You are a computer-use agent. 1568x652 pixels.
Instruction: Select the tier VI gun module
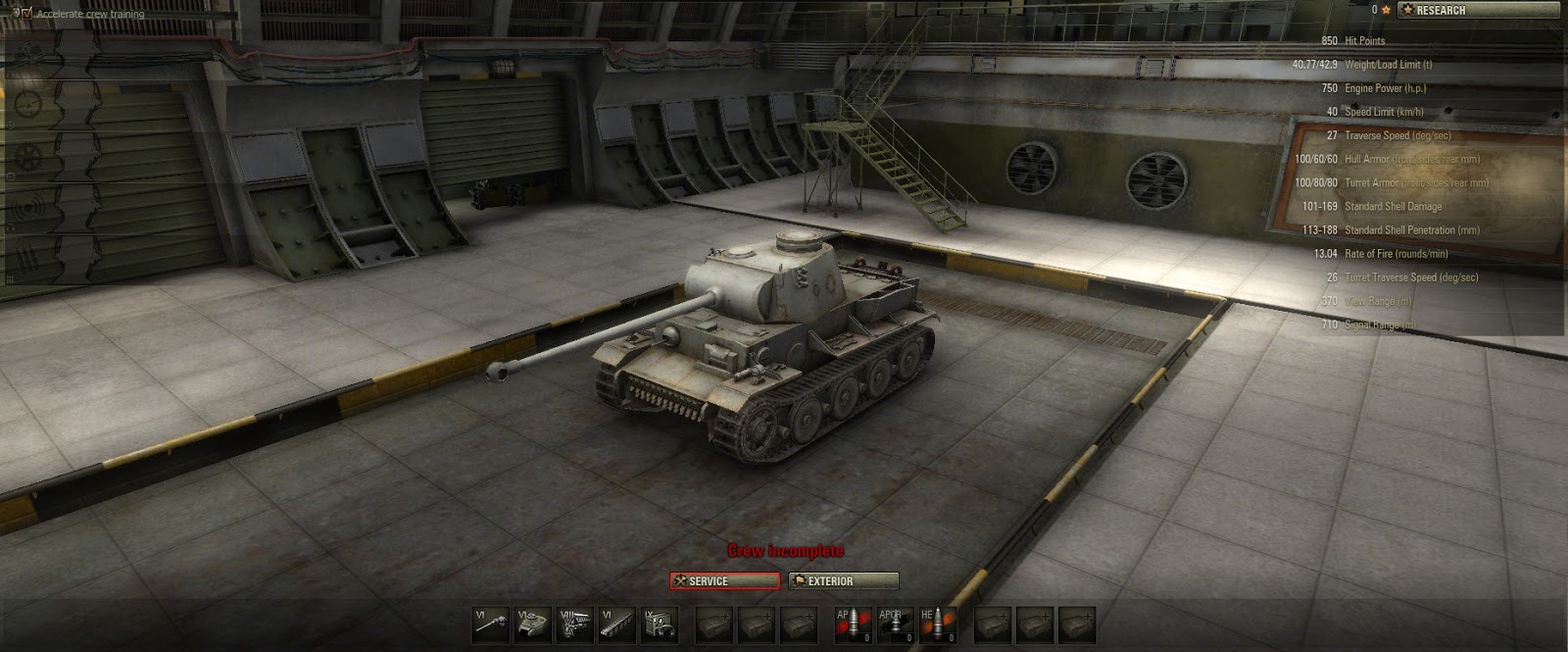pyautogui.click(x=491, y=625)
